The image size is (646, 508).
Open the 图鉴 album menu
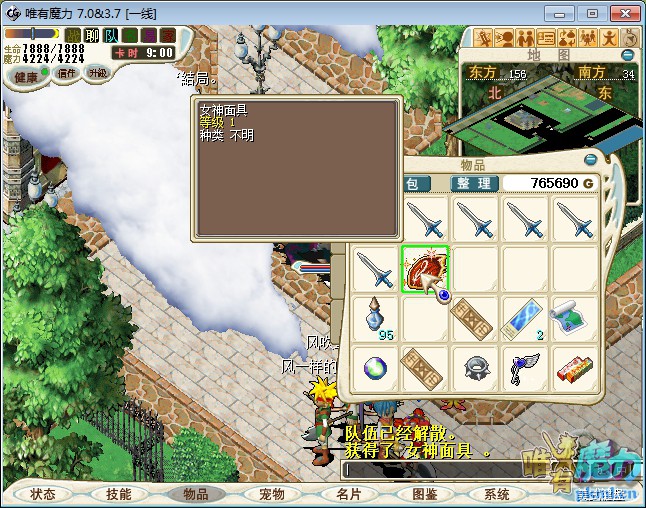coord(423,494)
